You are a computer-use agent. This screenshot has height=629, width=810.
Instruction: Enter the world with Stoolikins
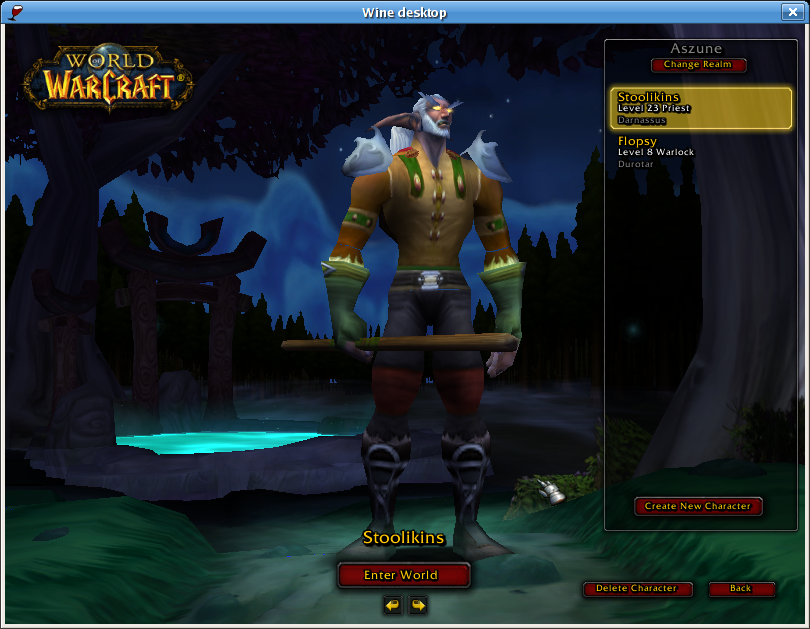(x=403, y=575)
